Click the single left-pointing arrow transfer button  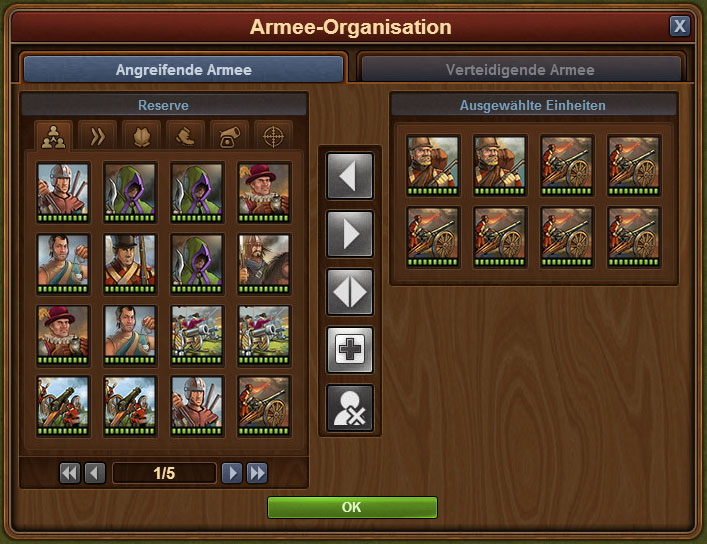(350, 177)
